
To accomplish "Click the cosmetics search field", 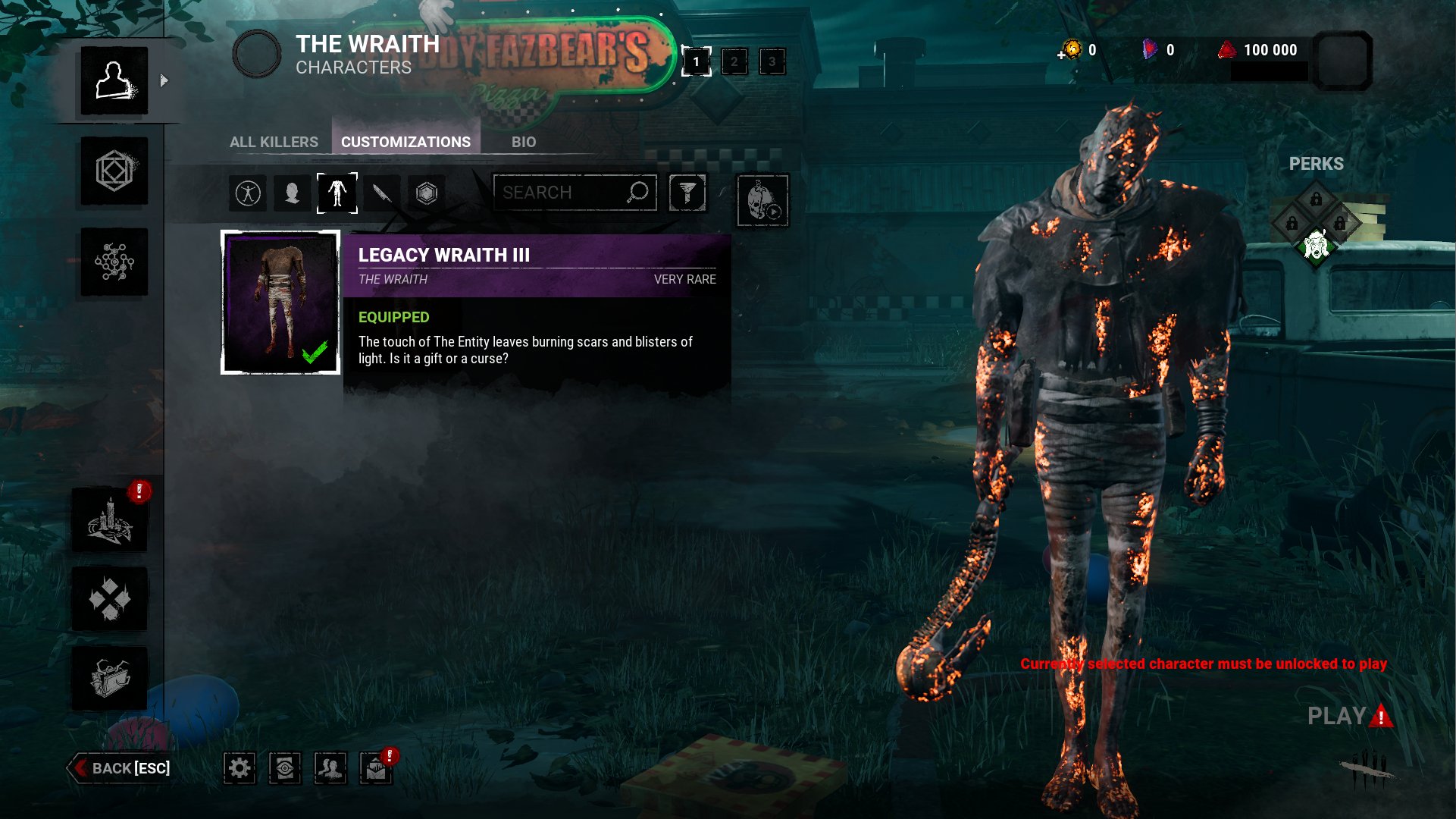I will [x=561, y=193].
